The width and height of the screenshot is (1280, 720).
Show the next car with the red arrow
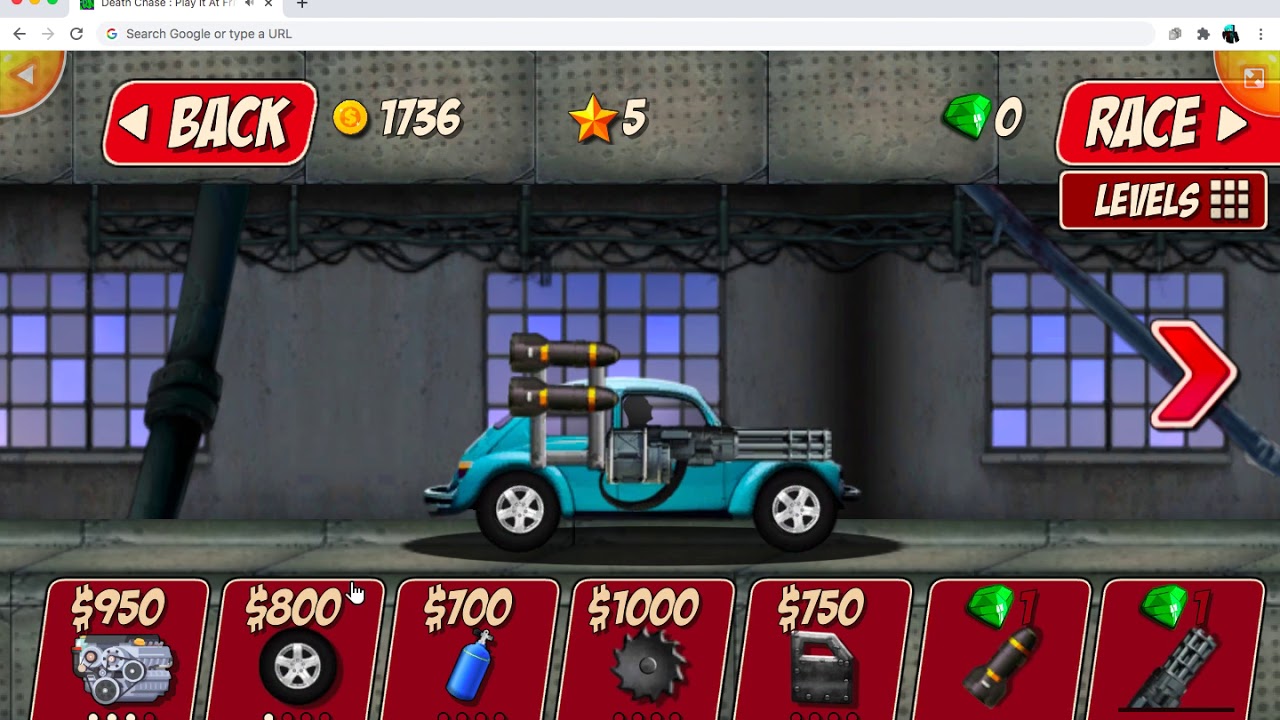point(1194,375)
